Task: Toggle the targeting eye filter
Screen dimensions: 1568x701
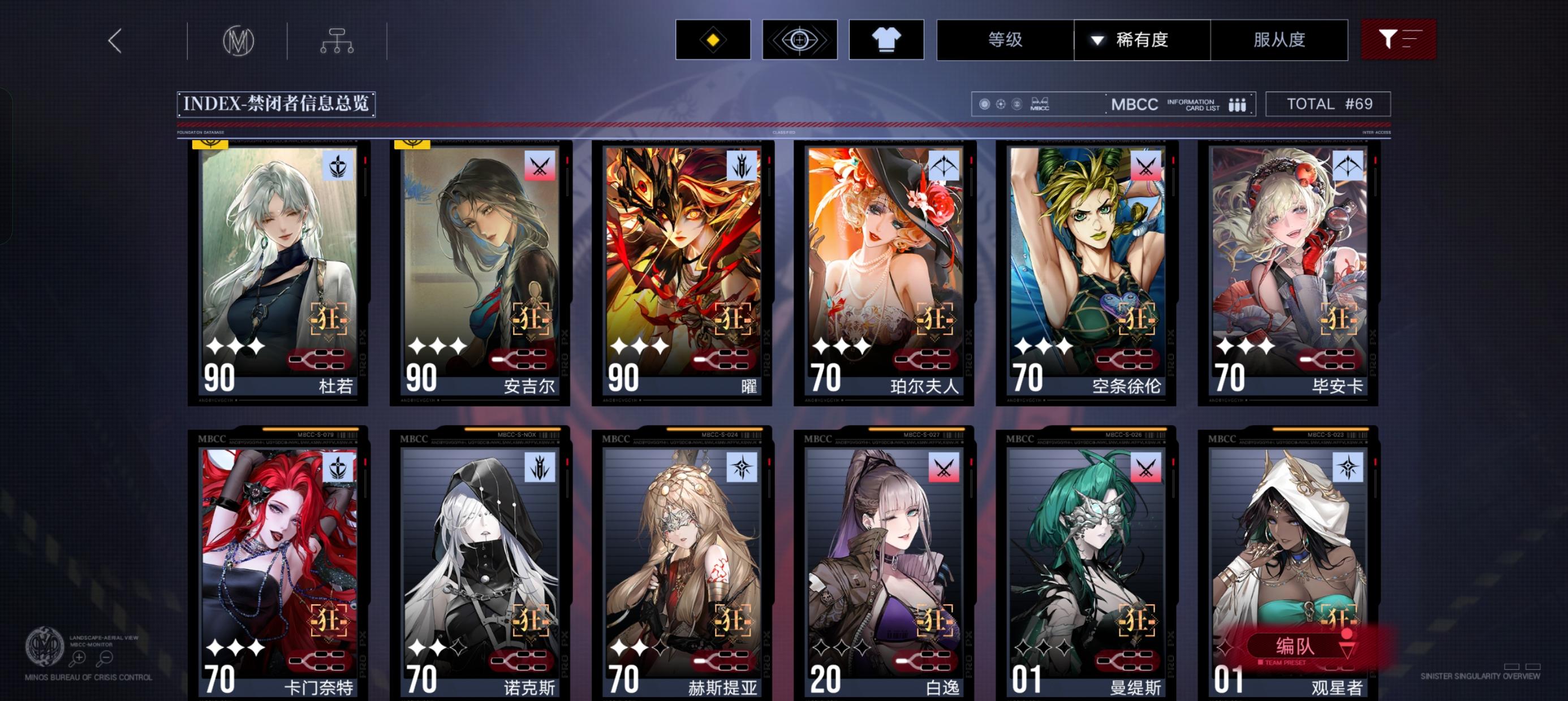Action: click(x=799, y=39)
